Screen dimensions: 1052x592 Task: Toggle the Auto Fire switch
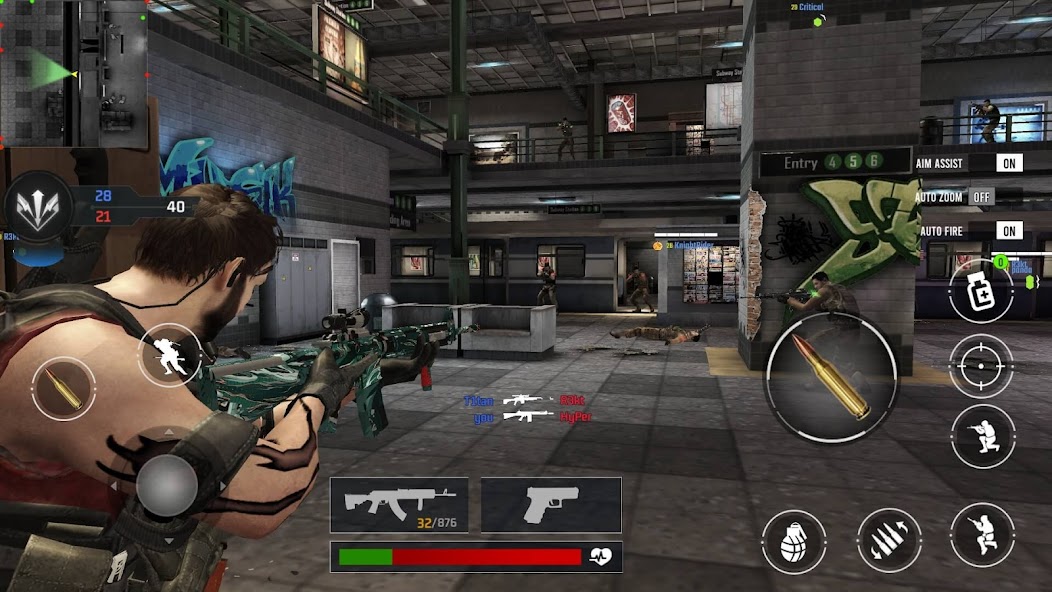pyautogui.click(x=1009, y=231)
